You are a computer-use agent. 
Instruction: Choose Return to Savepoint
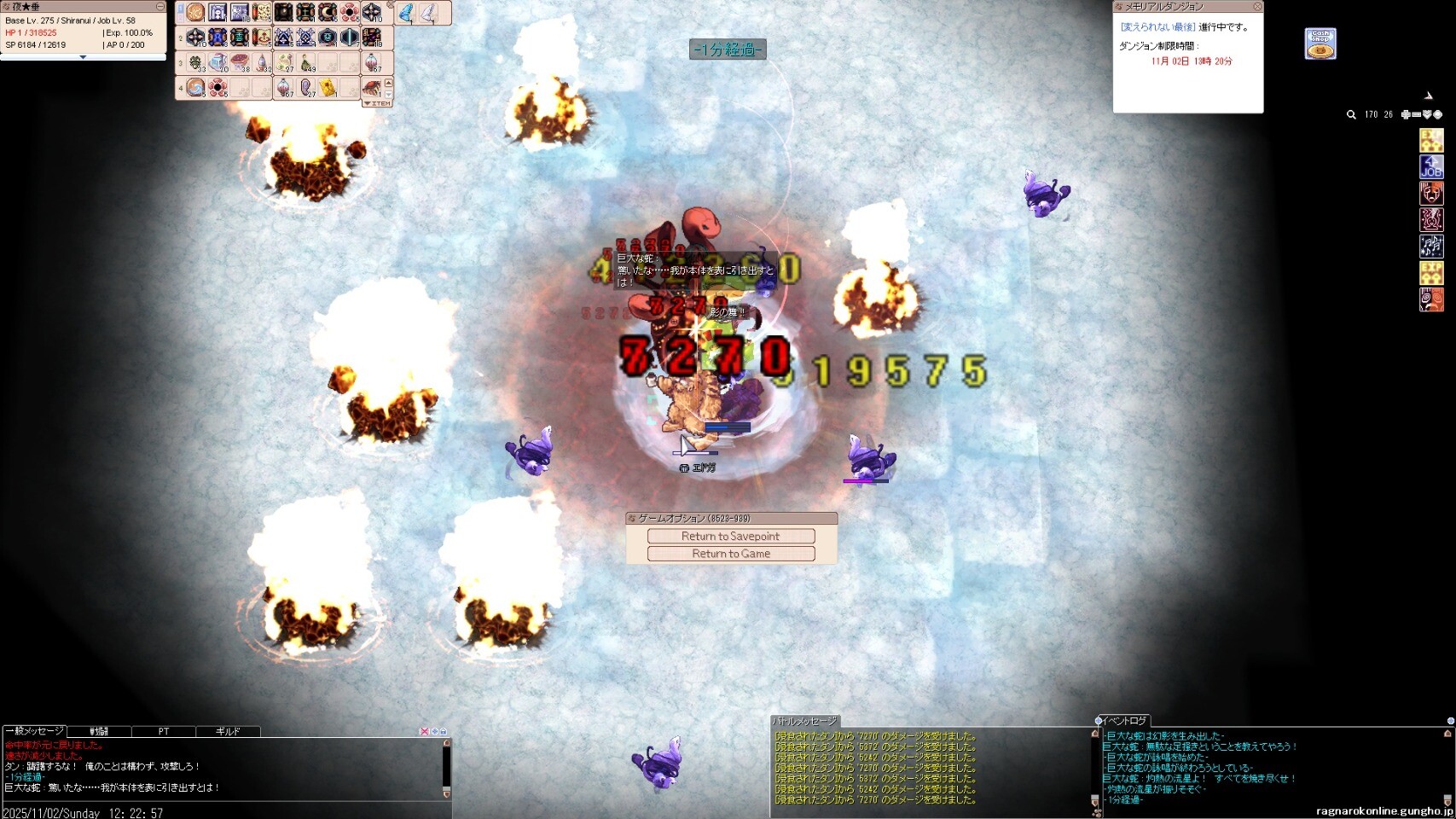coord(731,536)
